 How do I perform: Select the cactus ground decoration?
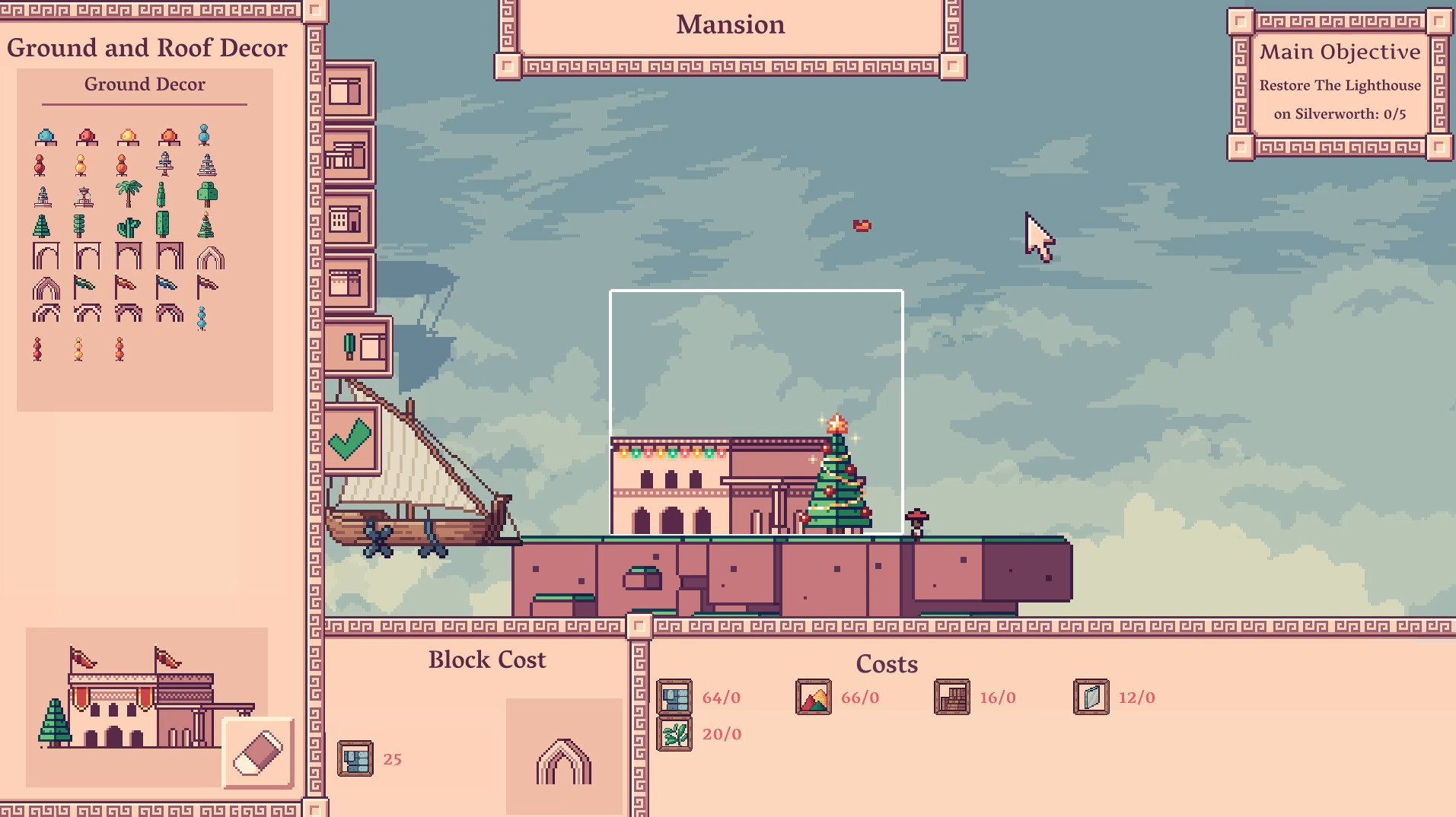[x=129, y=226]
